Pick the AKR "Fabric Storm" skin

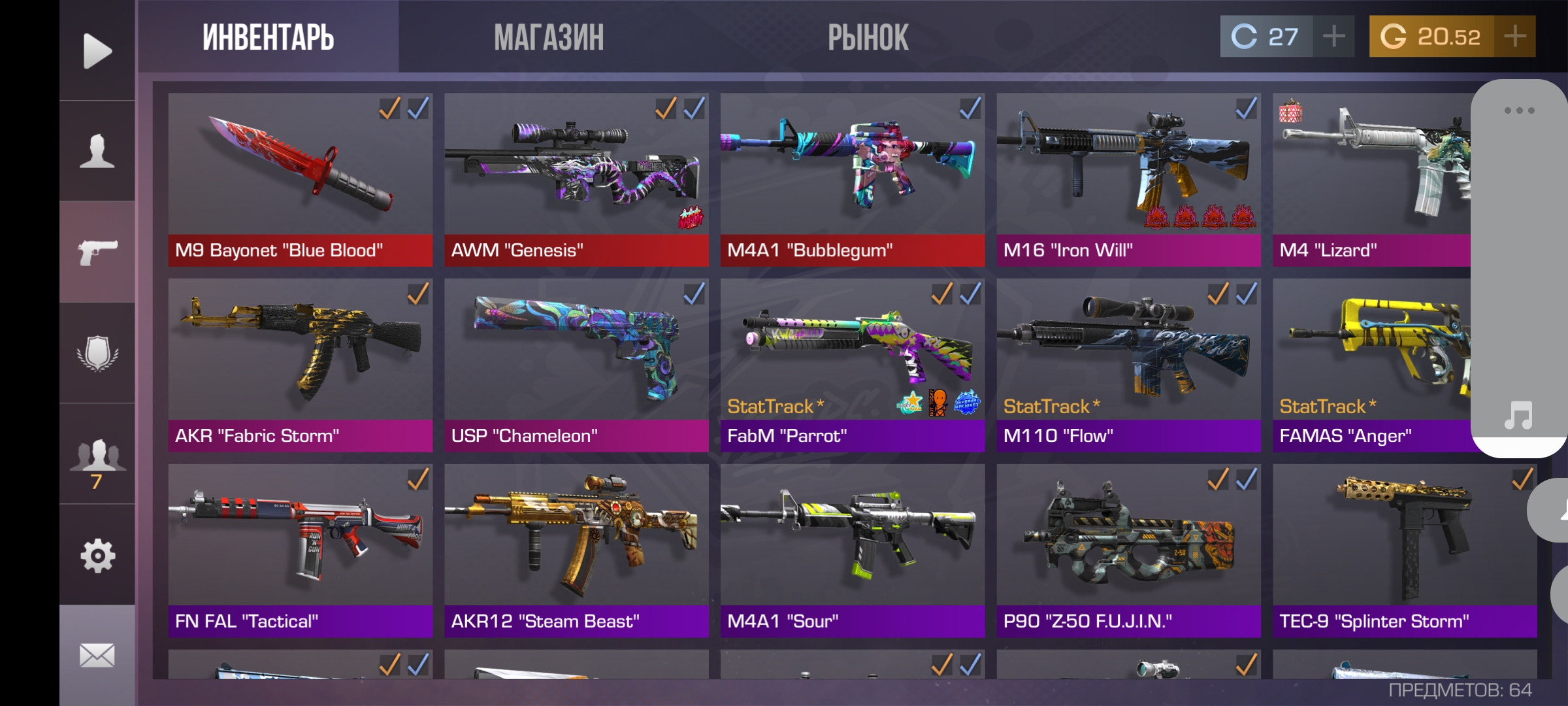300,365
